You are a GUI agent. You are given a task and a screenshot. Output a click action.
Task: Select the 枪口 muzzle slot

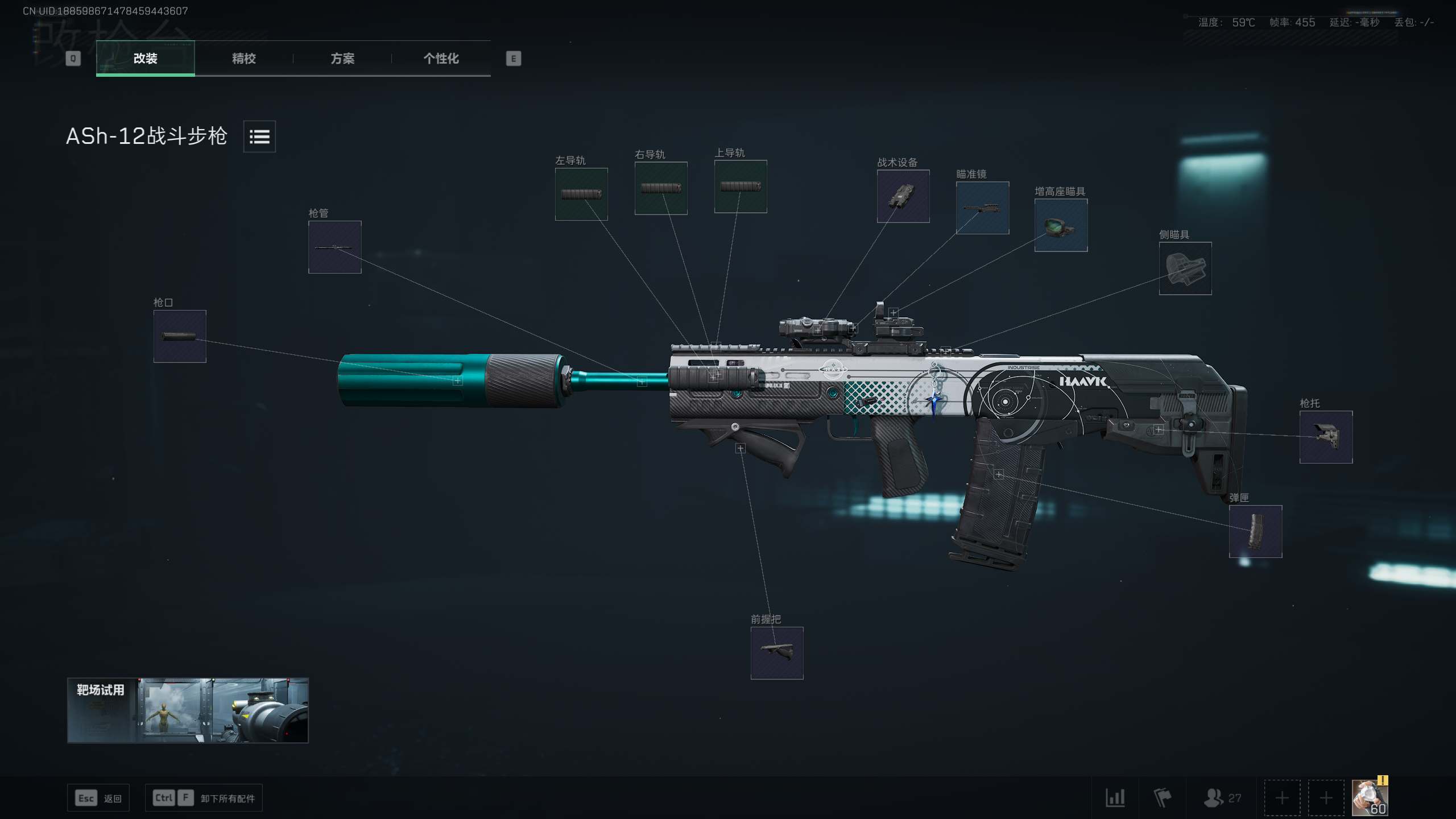pyautogui.click(x=180, y=336)
